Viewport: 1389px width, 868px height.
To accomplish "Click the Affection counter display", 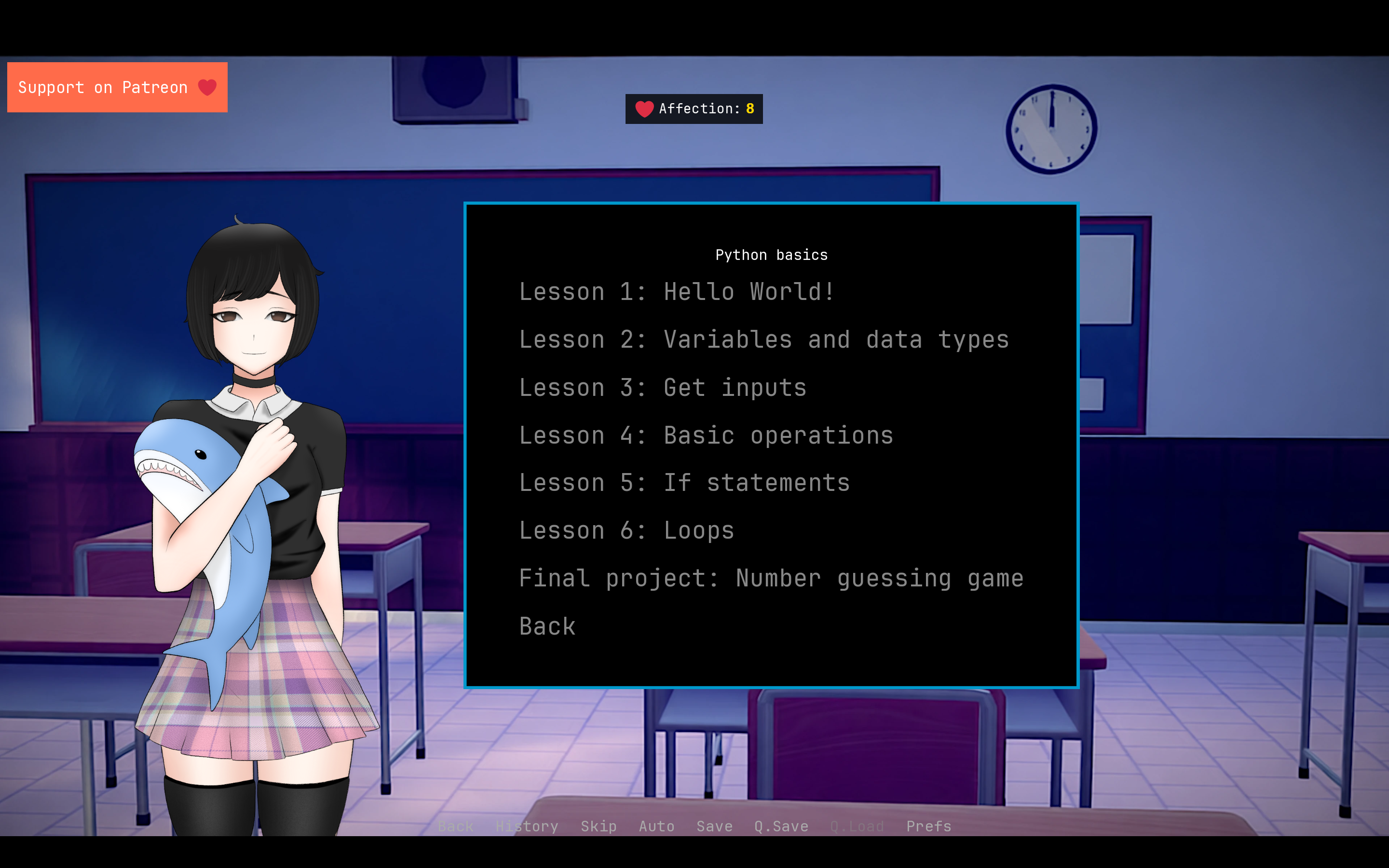I will coord(694,108).
